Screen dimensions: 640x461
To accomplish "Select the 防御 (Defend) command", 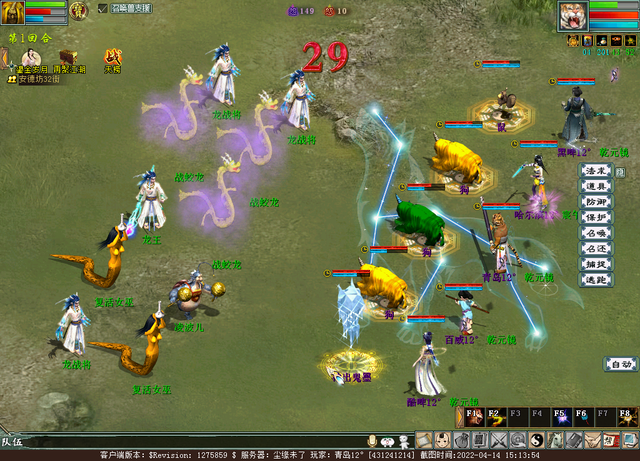I will tap(596, 202).
